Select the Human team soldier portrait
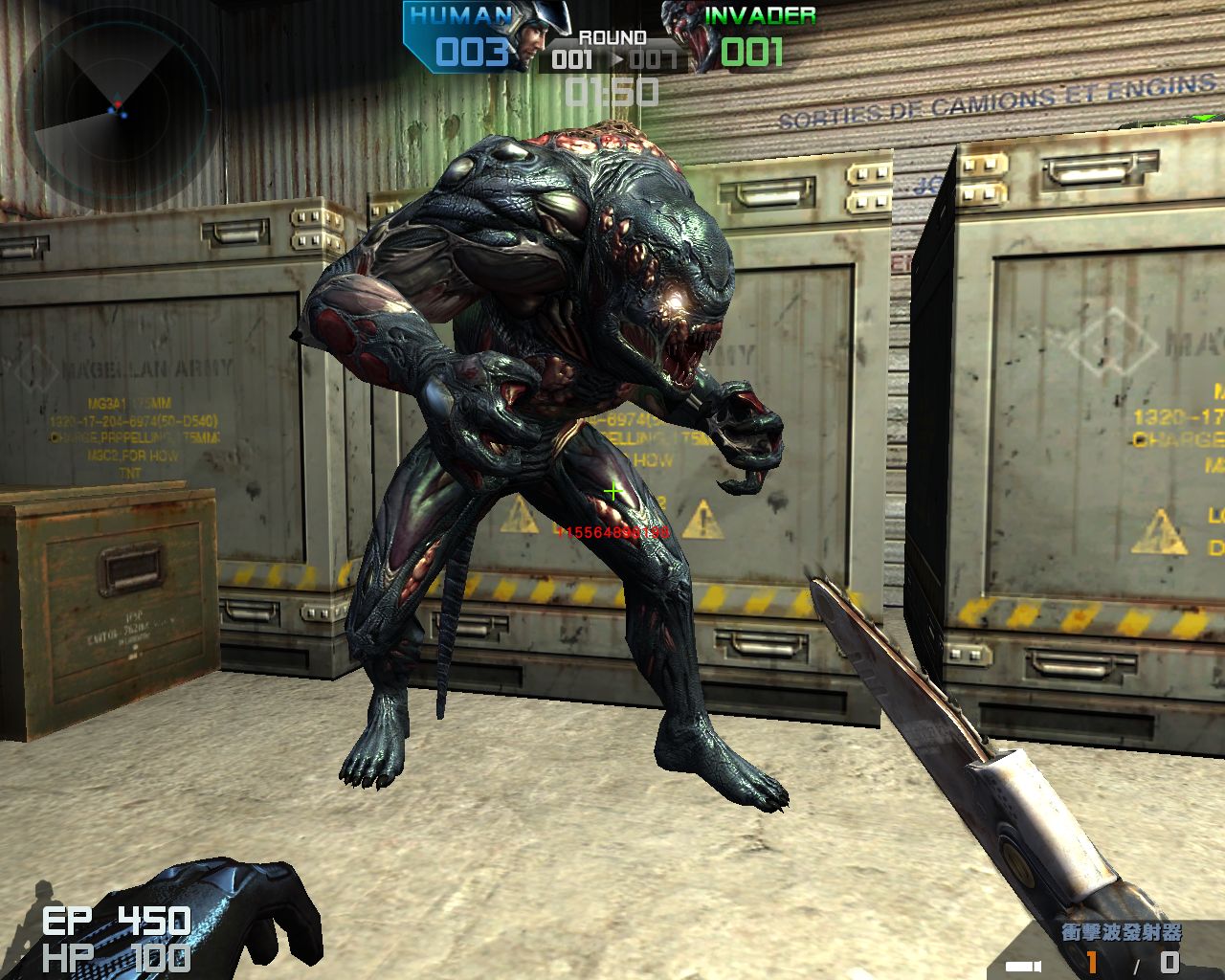1225x980 pixels. pyautogui.click(x=538, y=37)
